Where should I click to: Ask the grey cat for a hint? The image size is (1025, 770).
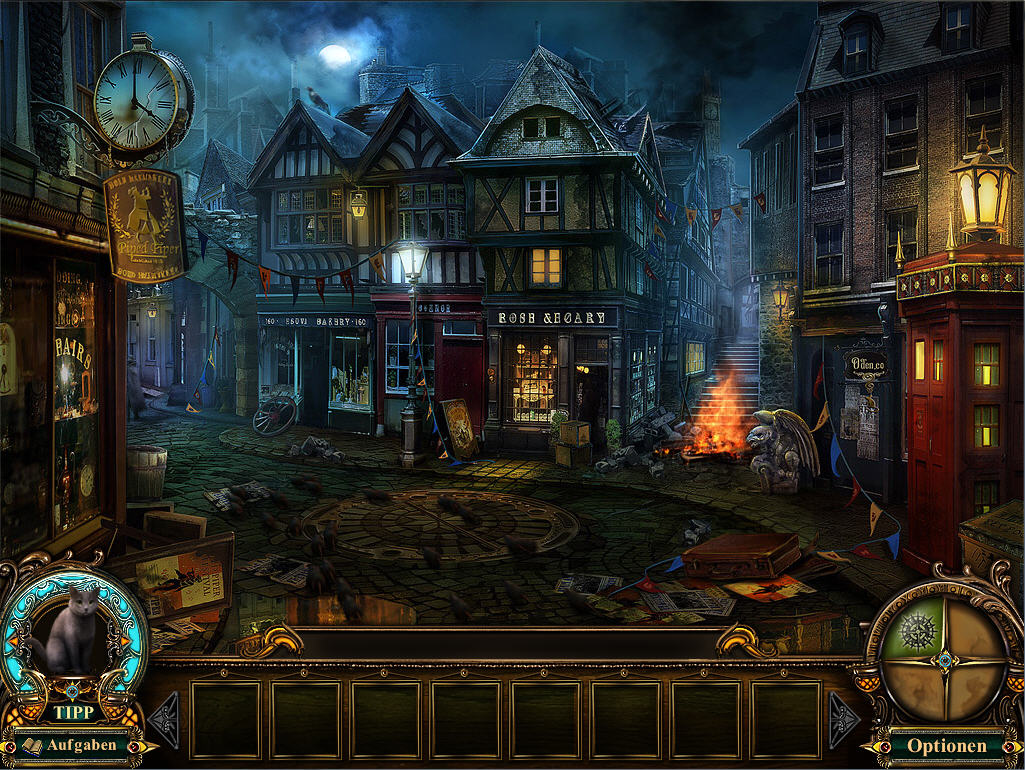tap(72, 630)
